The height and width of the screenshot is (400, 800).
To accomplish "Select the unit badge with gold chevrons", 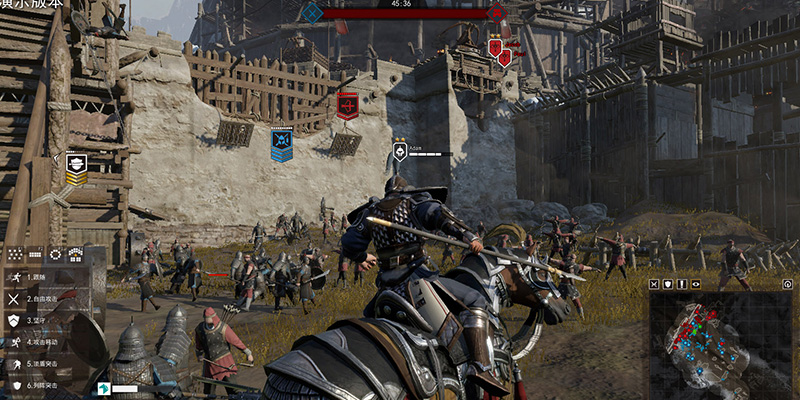I will 76,168.
